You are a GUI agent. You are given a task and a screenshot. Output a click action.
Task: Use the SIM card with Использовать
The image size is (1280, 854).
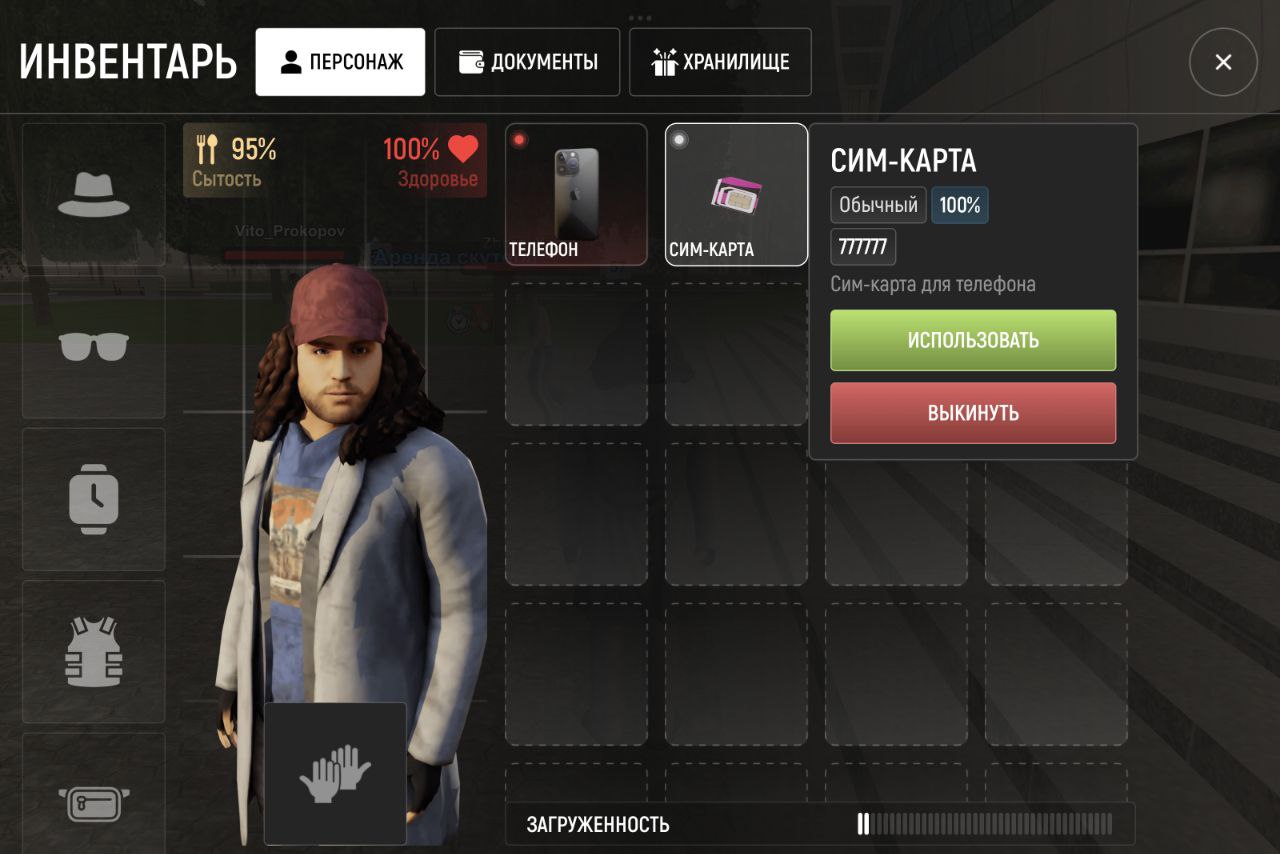(973, 340)
